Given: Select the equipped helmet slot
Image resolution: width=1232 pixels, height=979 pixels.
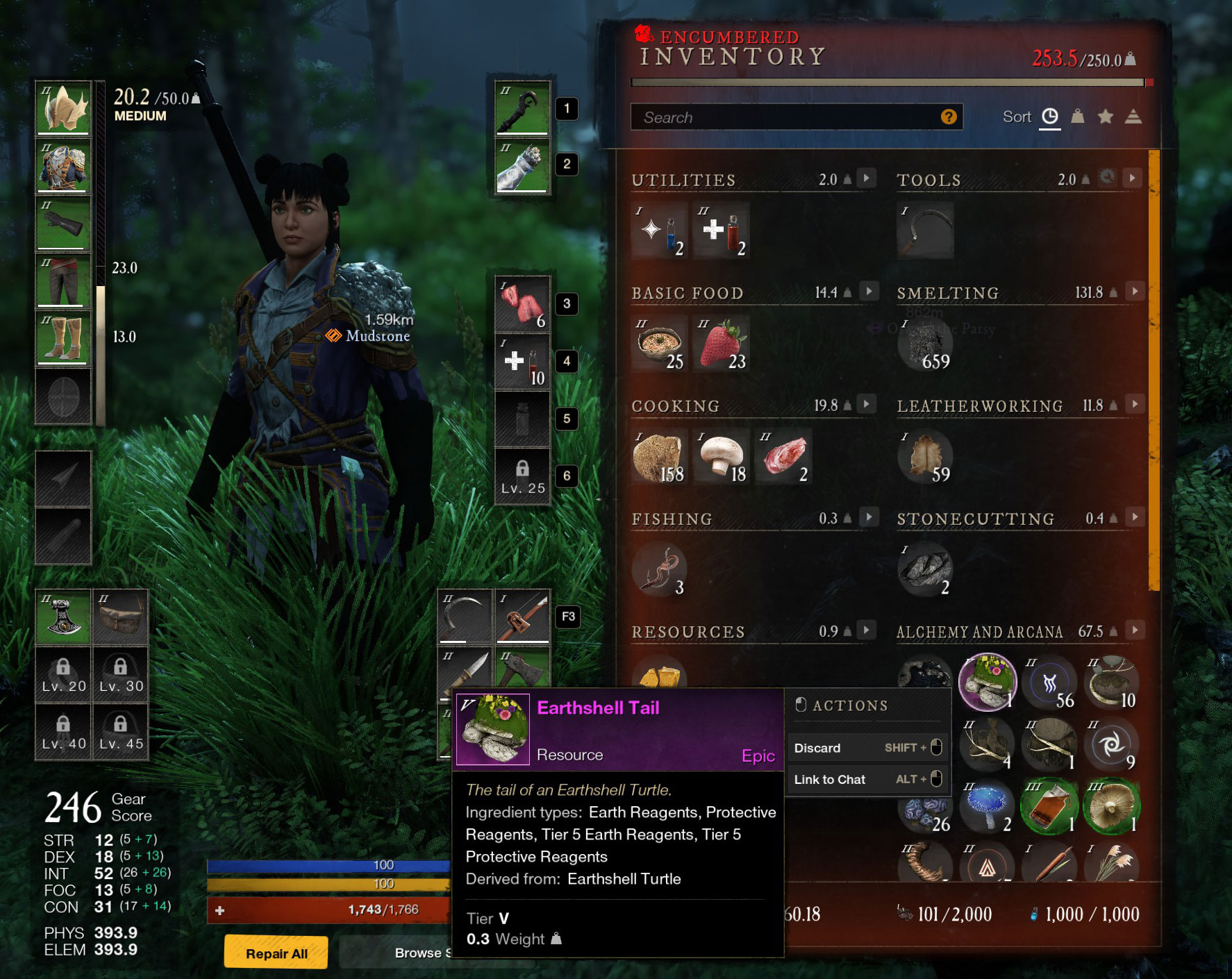Looking at the screenshot, I should click(63, 108).
